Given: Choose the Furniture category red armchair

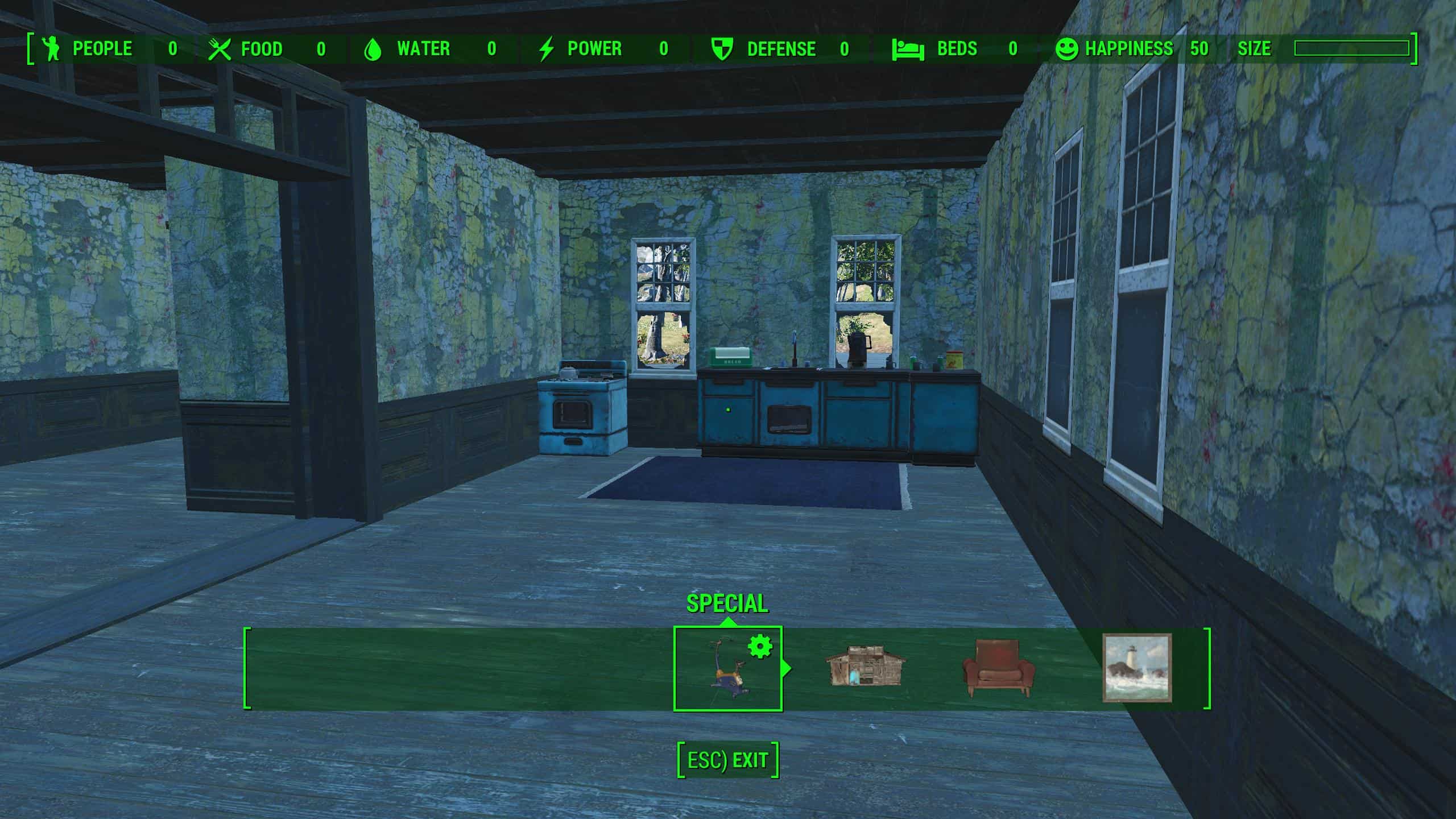Looking at the screenshot, I should tap(998, 668).
